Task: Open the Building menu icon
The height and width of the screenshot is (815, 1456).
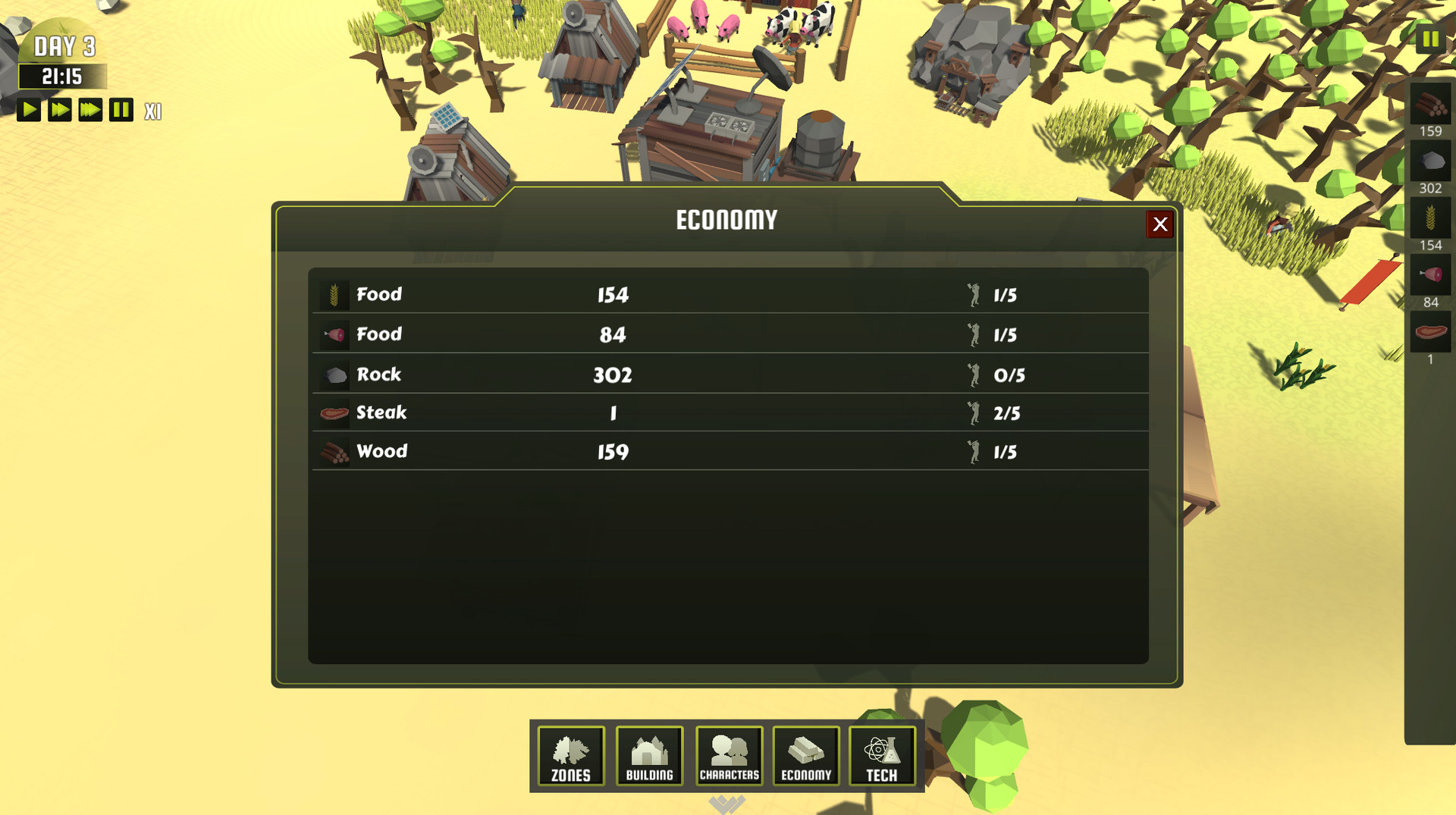Action: 649,755
